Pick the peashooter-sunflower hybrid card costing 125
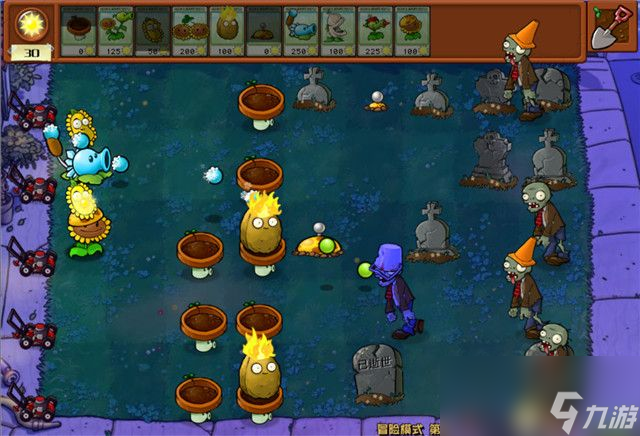 pos(115,30)
